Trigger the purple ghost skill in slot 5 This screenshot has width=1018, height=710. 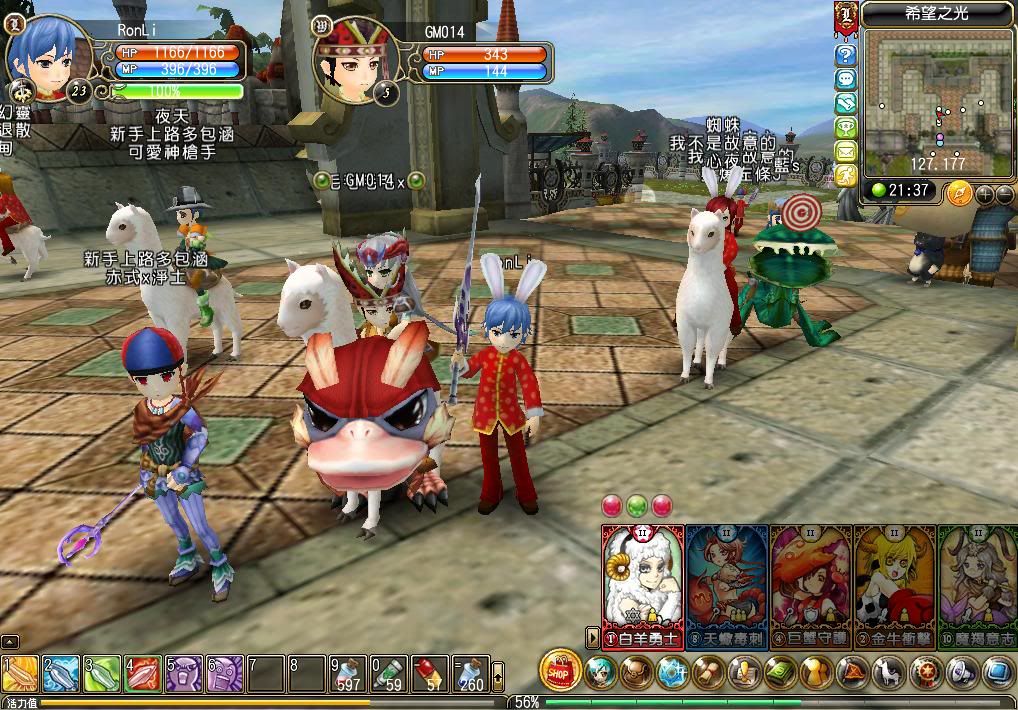tap(184, 673)
